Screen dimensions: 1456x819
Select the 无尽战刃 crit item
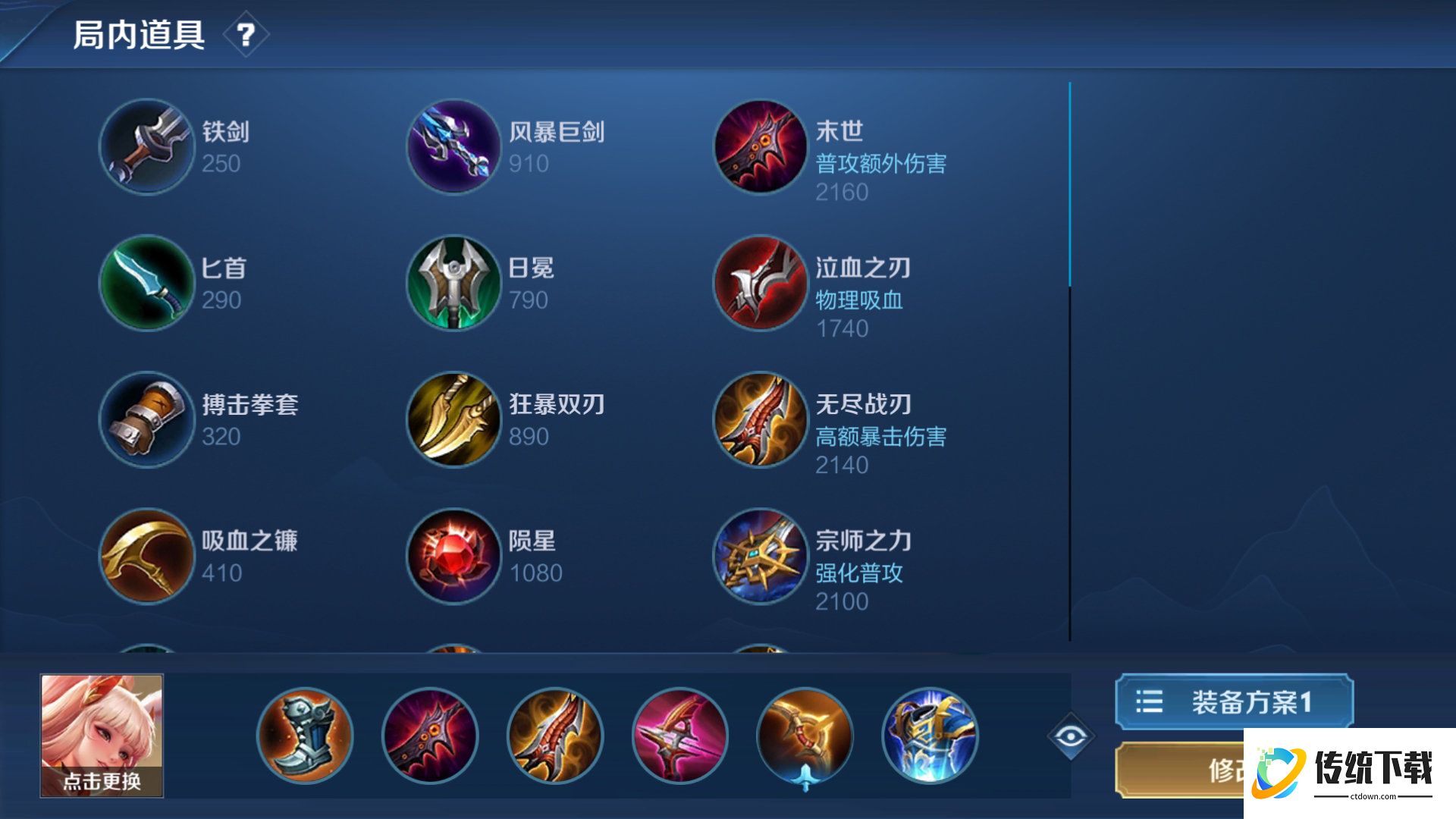pos(761,420)
